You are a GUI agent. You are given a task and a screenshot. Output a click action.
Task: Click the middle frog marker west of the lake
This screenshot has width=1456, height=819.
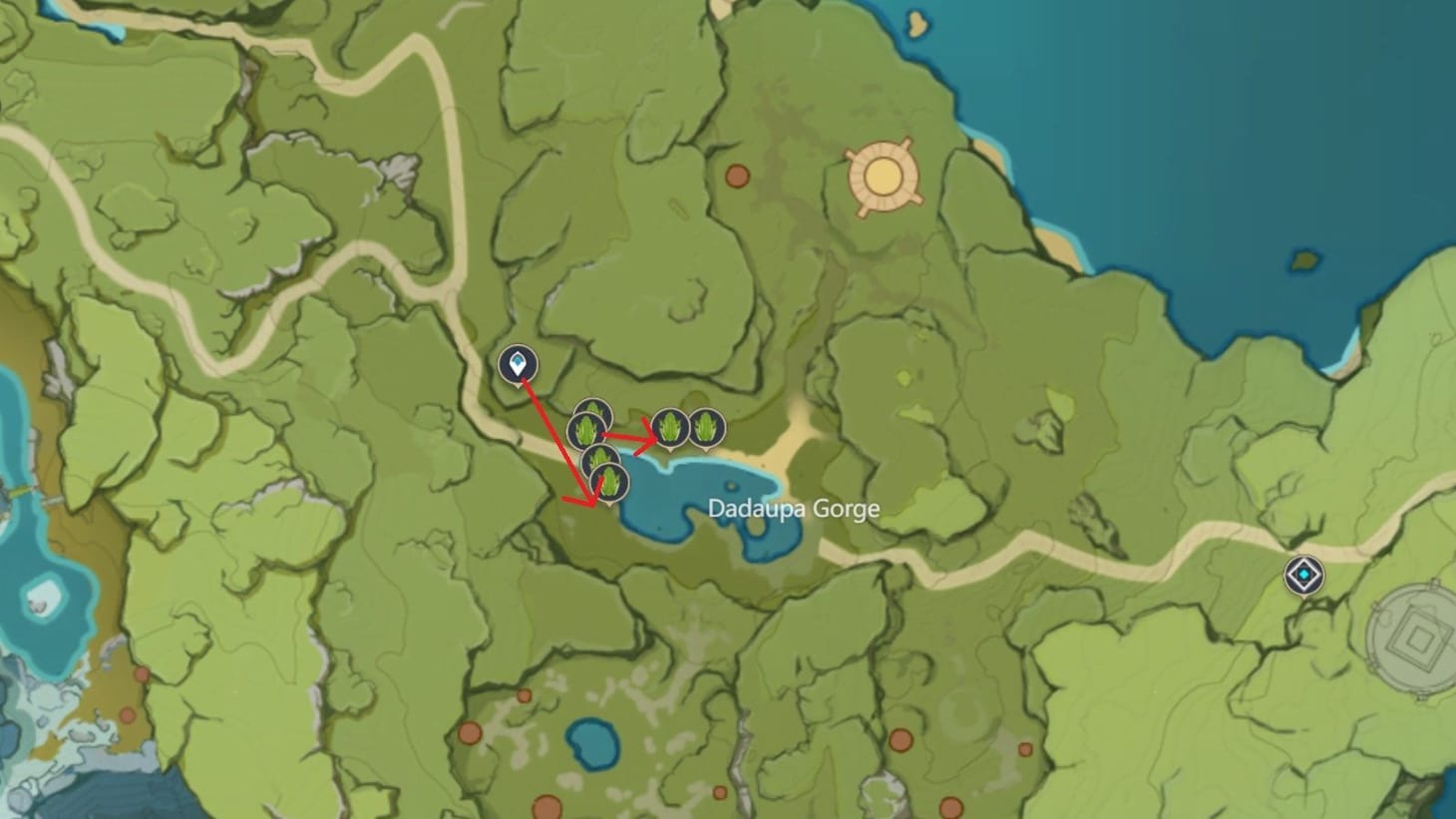pos(586,431)
